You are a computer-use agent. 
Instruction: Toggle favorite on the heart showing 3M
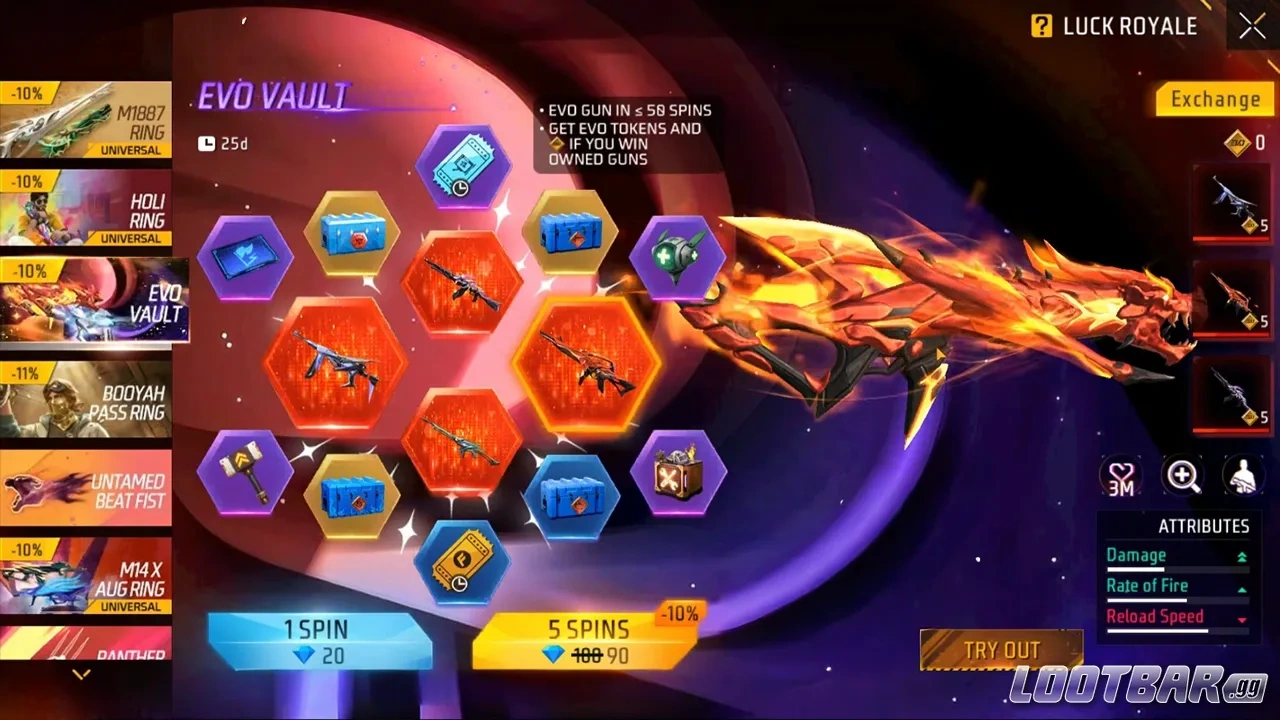(x=1121, y=477)
